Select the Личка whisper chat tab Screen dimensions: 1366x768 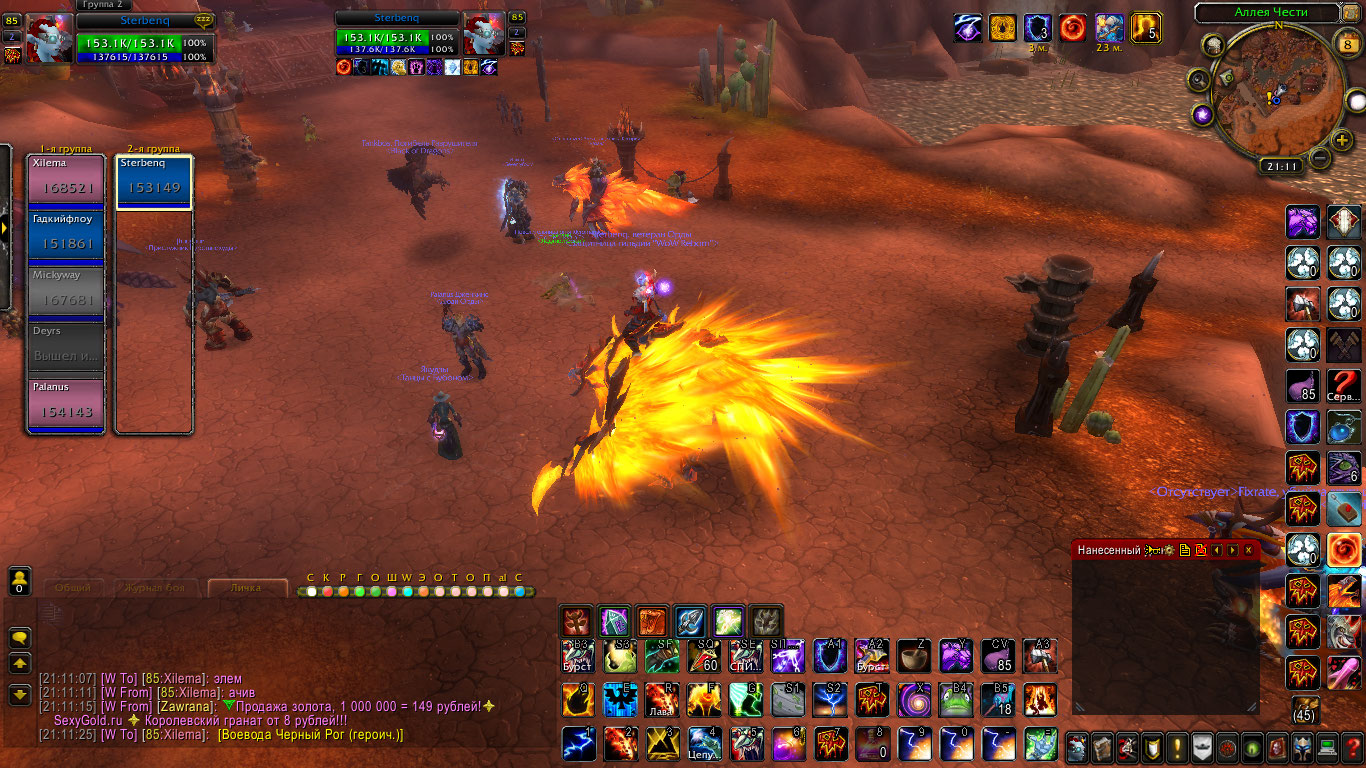click(245, 588)
